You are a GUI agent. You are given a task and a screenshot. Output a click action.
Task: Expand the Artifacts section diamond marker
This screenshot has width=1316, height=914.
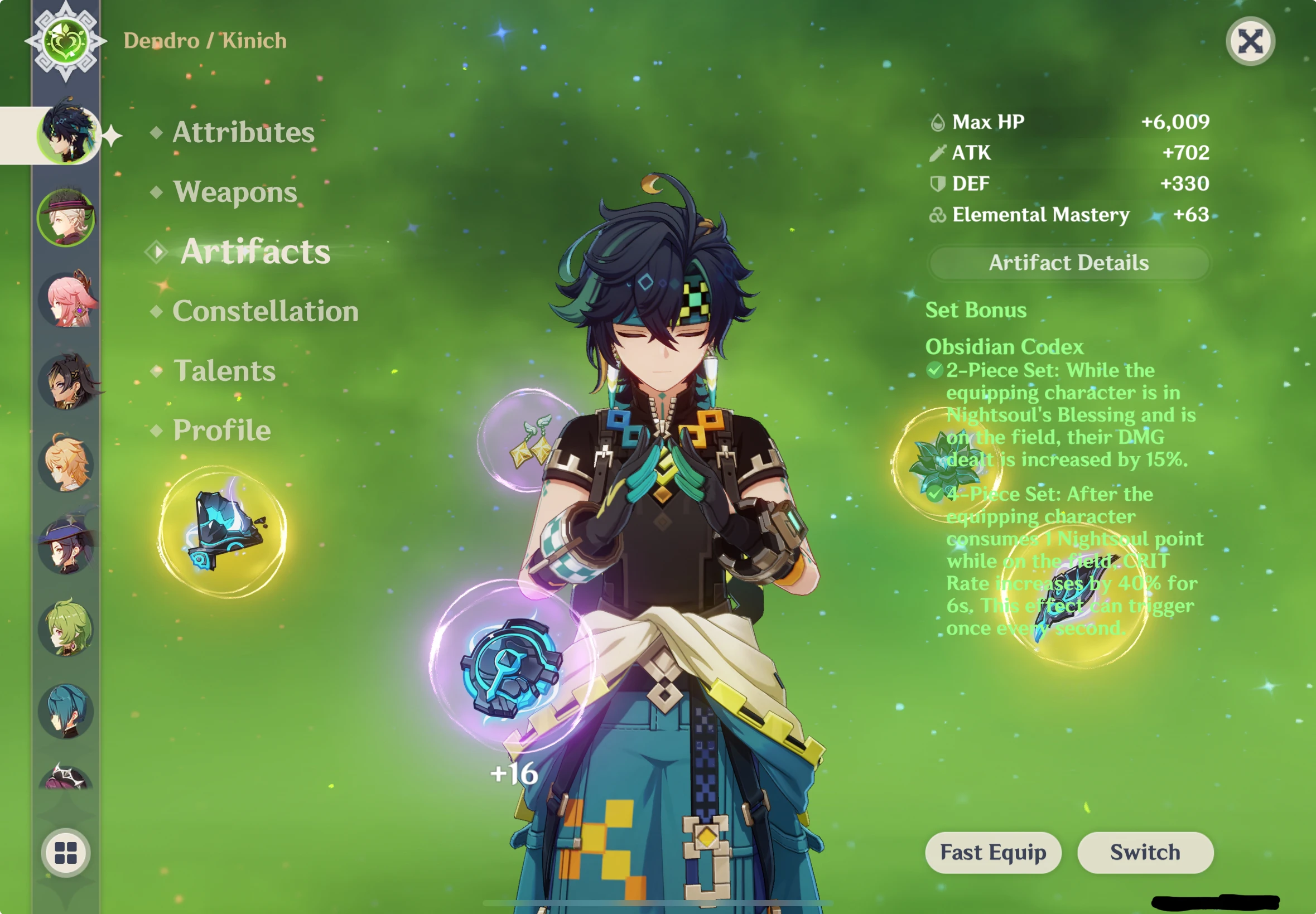156,251
